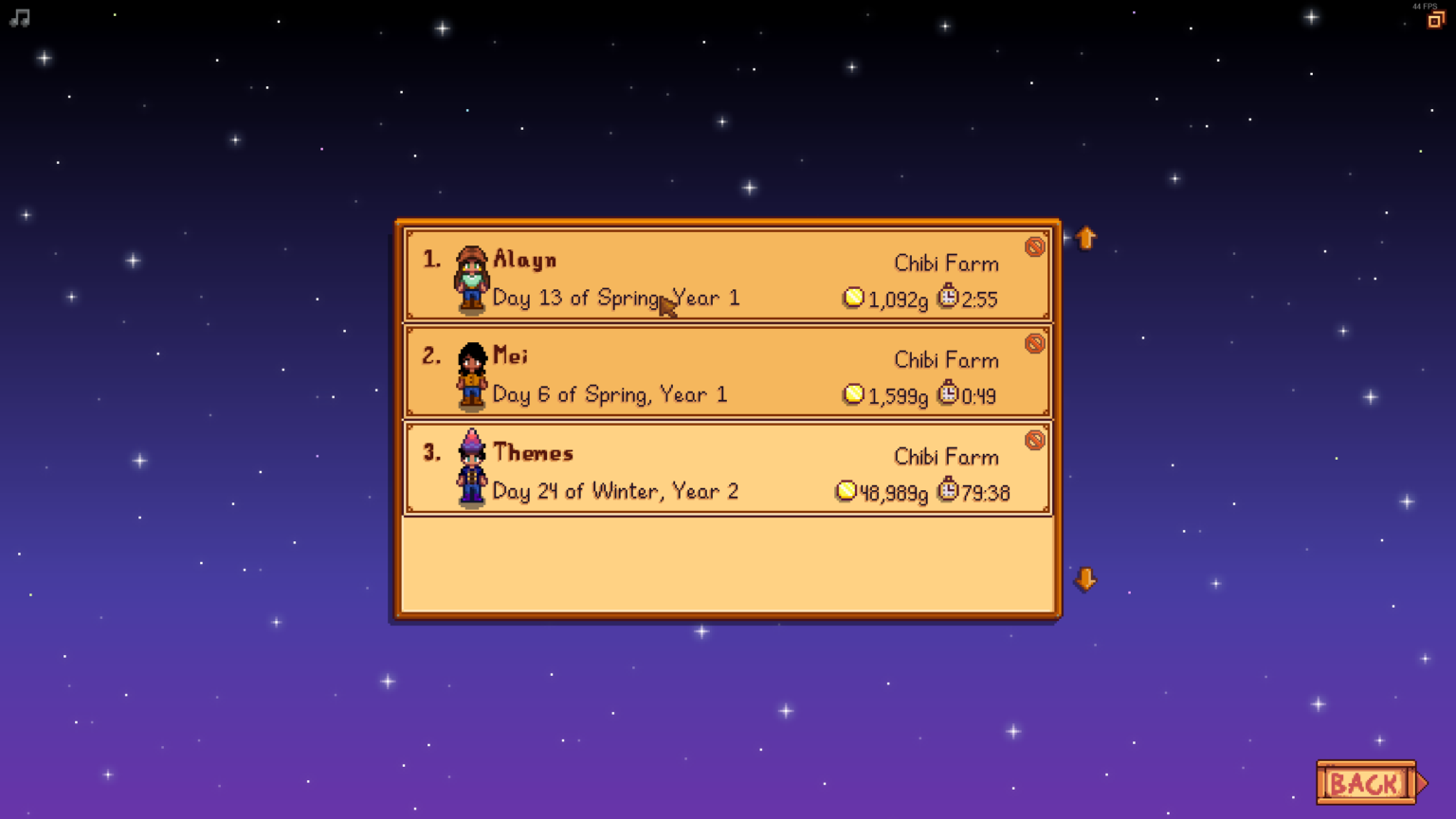Toggle windowed mode
This screenshot has width=1456, height=819.
coord(1434,19)
